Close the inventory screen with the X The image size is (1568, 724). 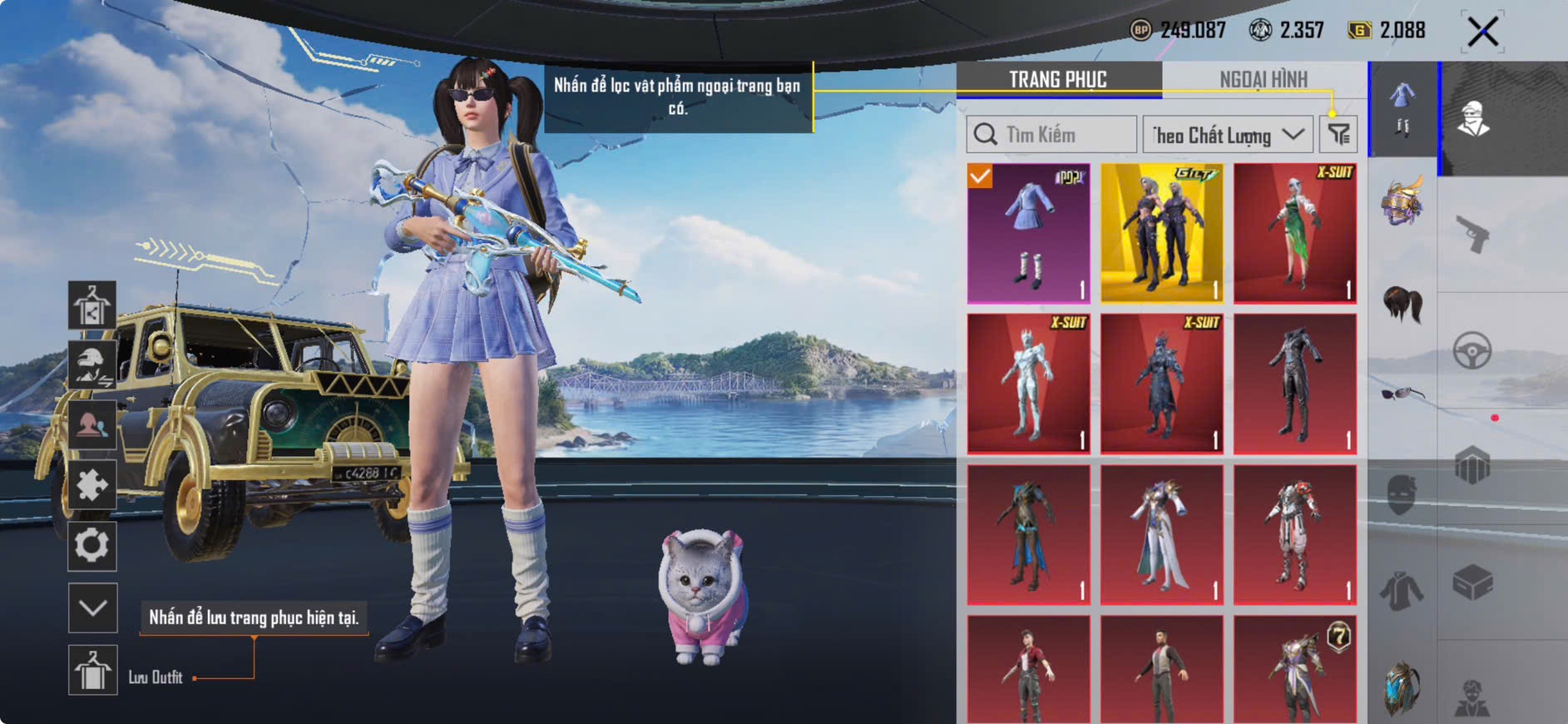click(x=1482, y=32)
